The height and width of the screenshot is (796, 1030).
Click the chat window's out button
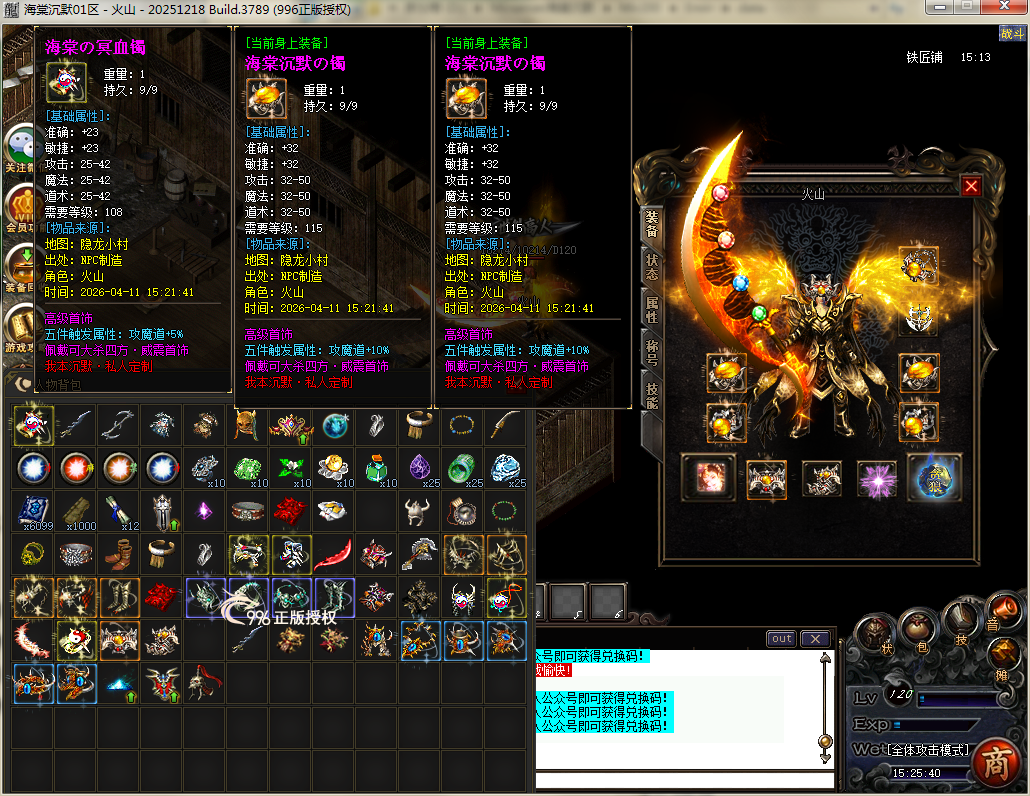[781, 639]
